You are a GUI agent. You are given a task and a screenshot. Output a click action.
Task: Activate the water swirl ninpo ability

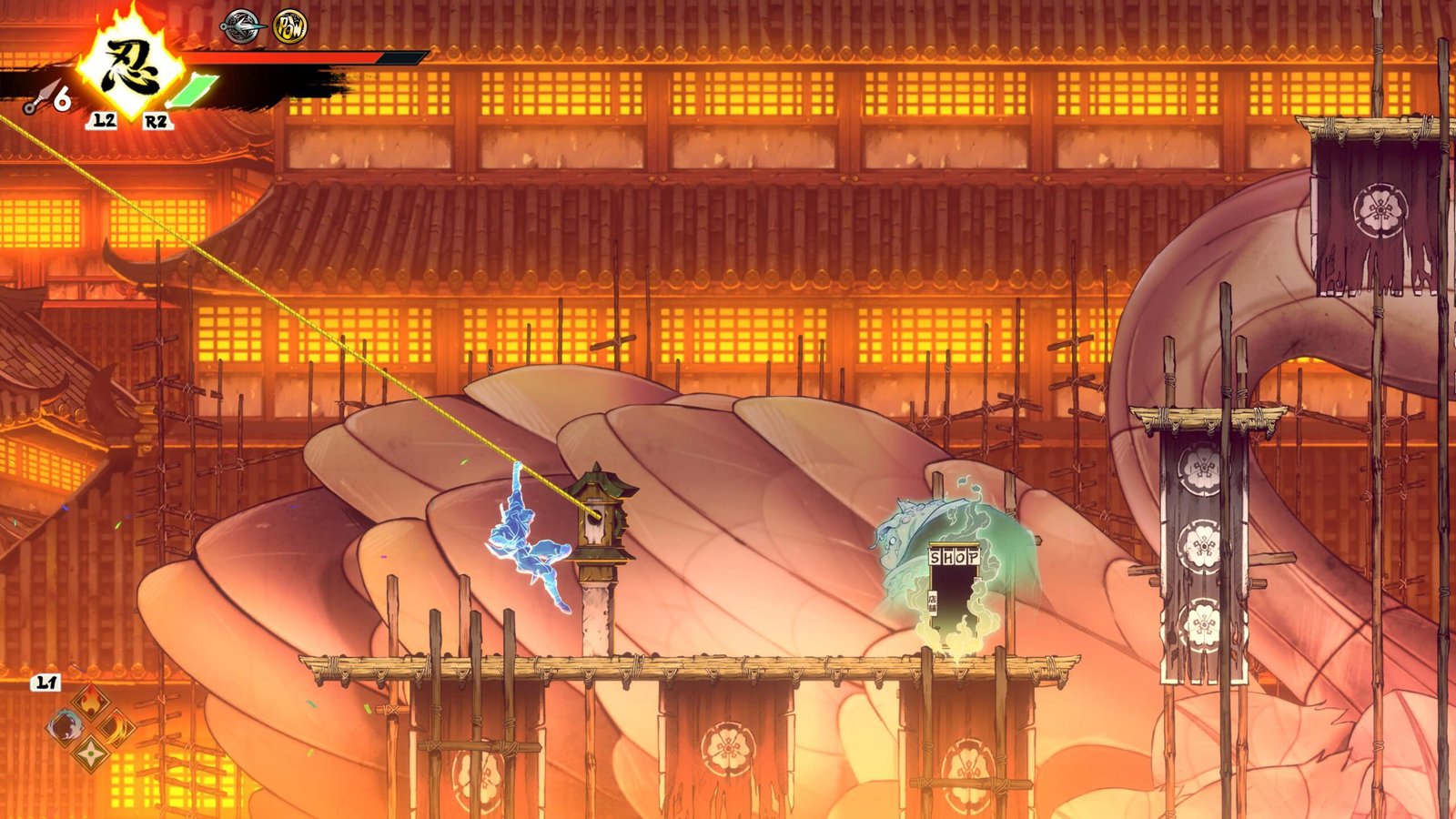(x=66, y=727)
